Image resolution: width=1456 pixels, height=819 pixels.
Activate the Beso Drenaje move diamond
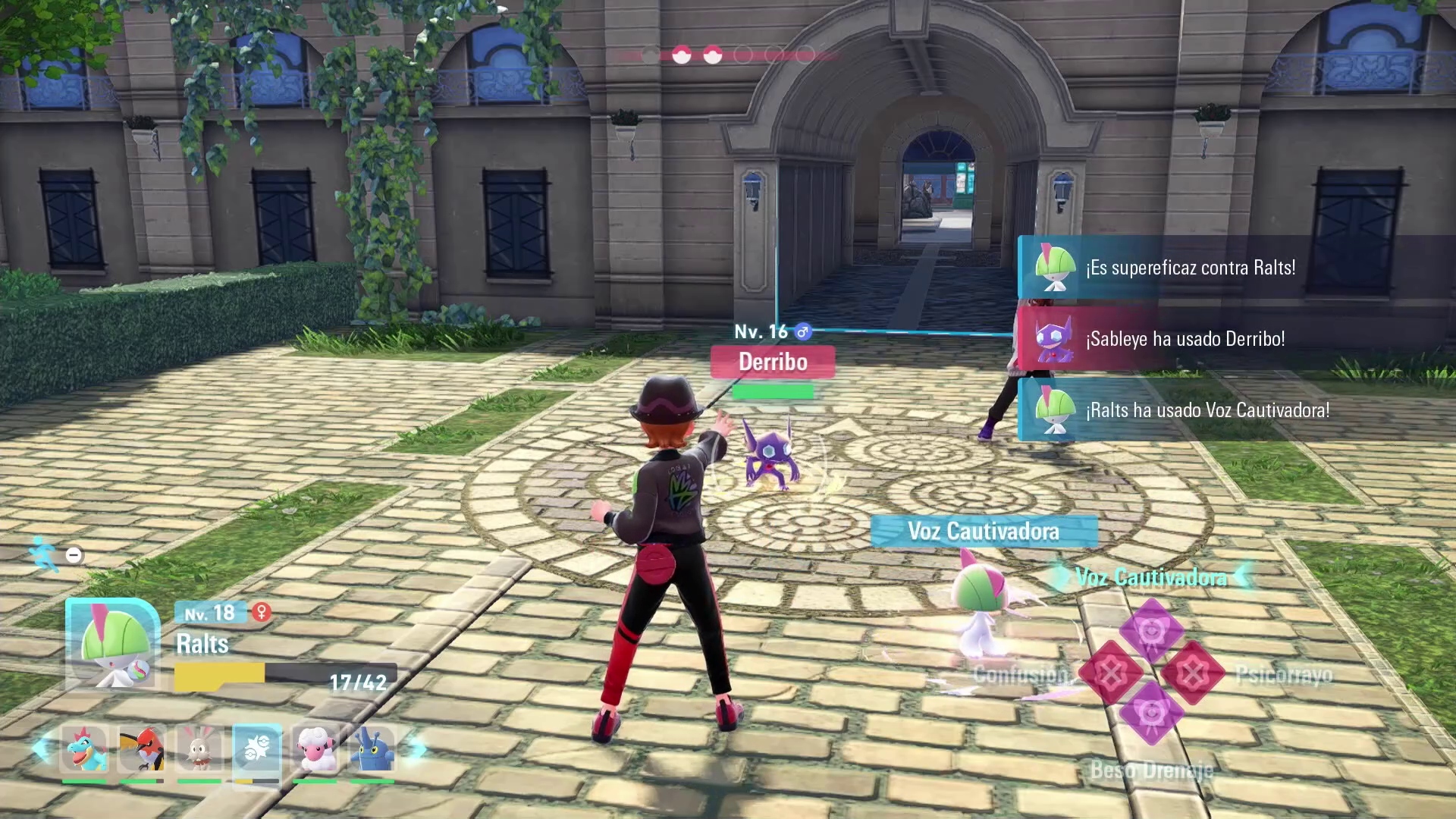click(x=1151, y=714)
